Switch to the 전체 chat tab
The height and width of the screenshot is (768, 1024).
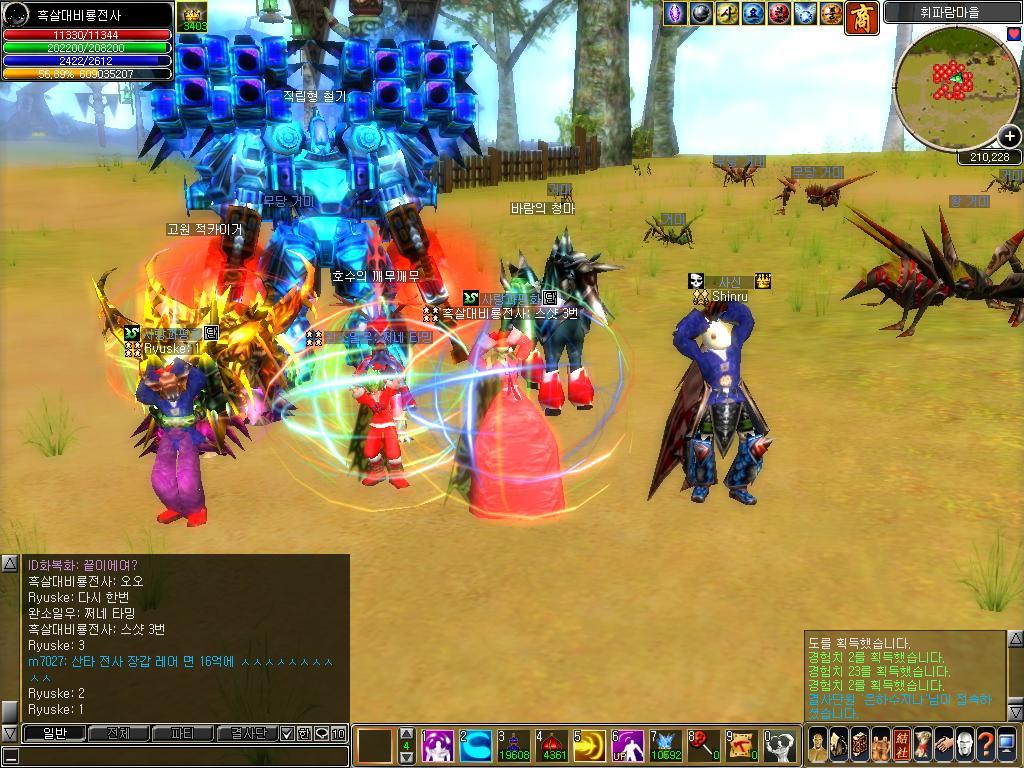118,733
